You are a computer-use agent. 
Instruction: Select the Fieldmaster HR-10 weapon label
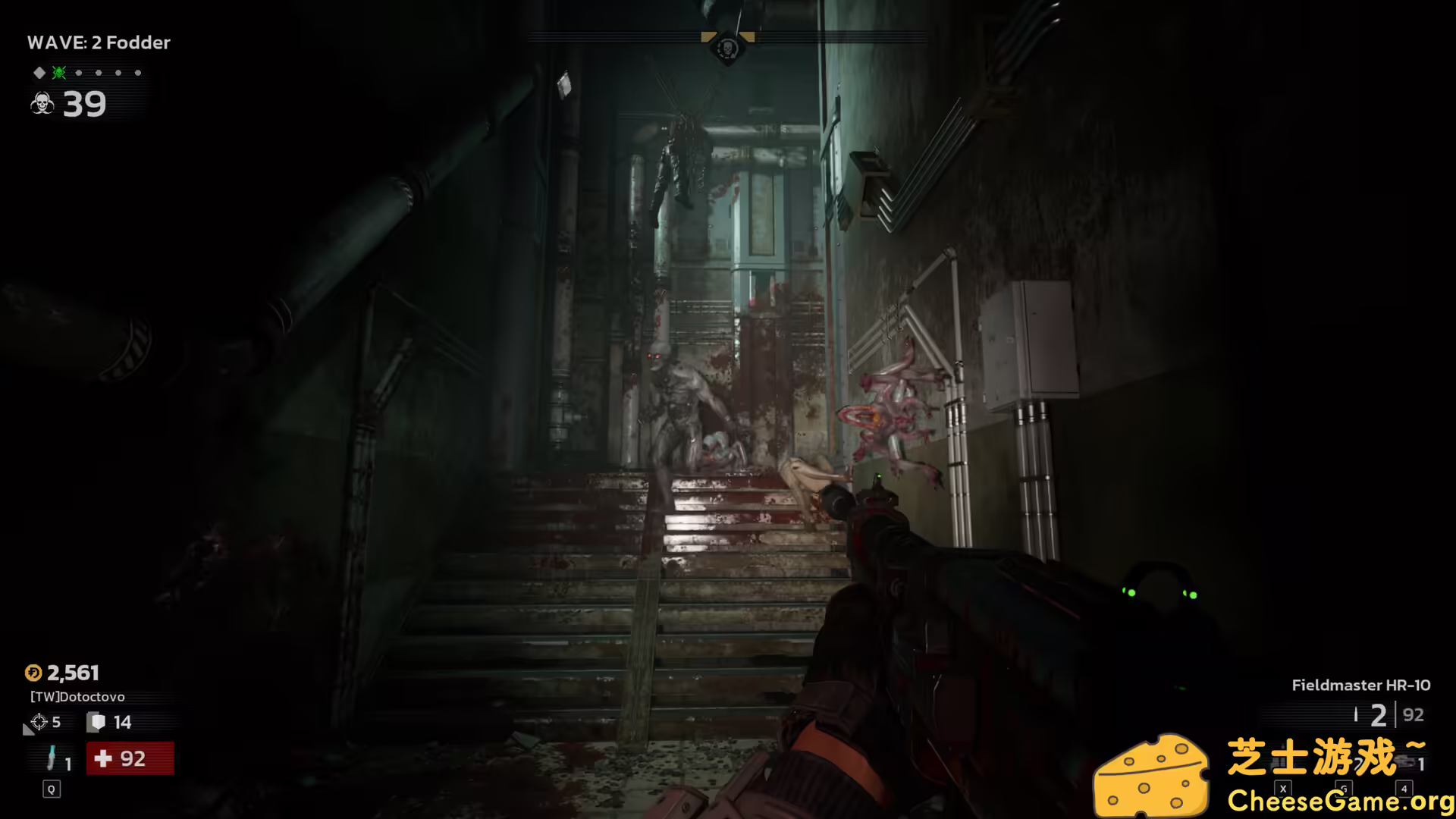click(x=1360, y=685)
